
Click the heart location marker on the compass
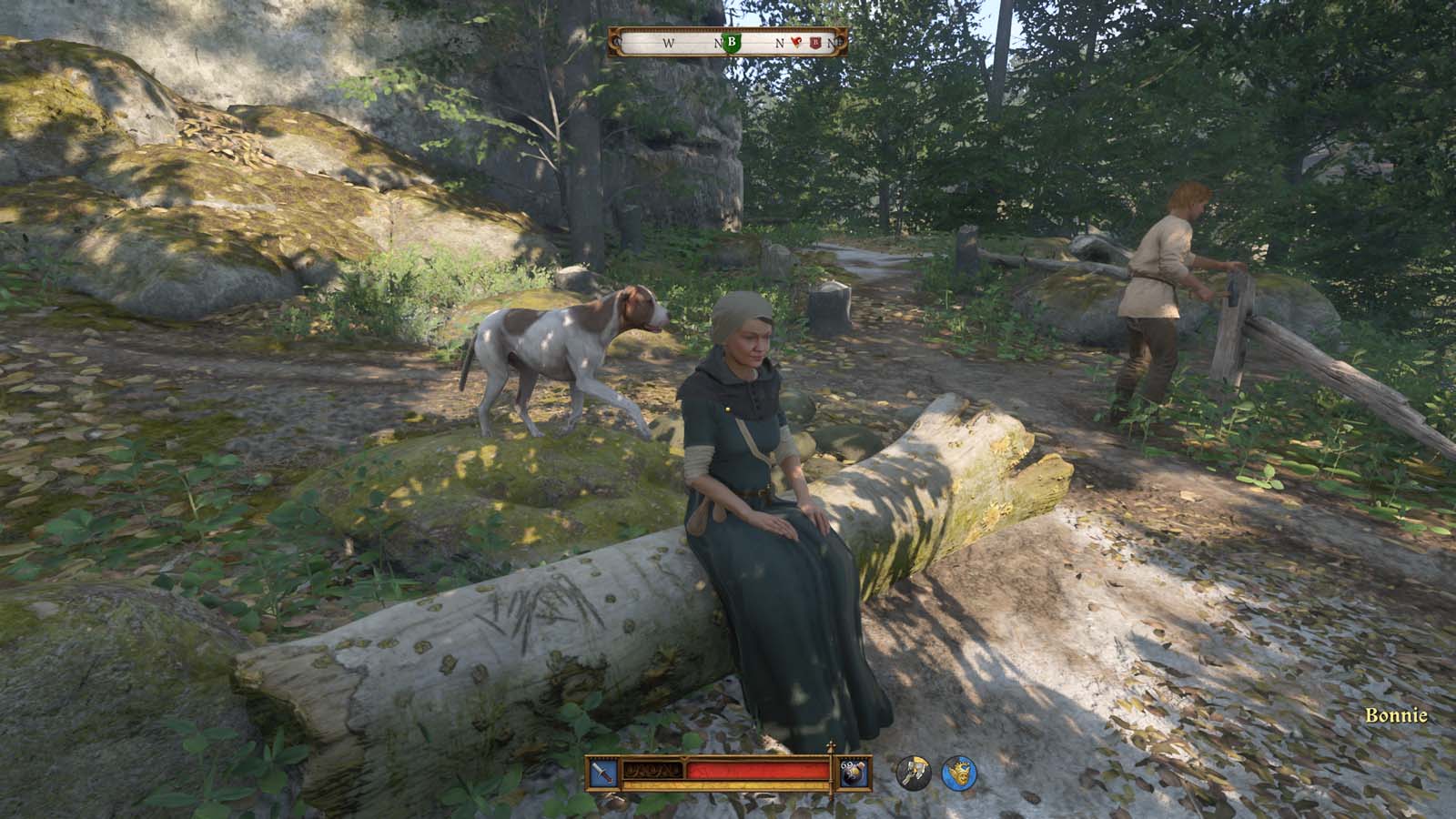(797, 42)
